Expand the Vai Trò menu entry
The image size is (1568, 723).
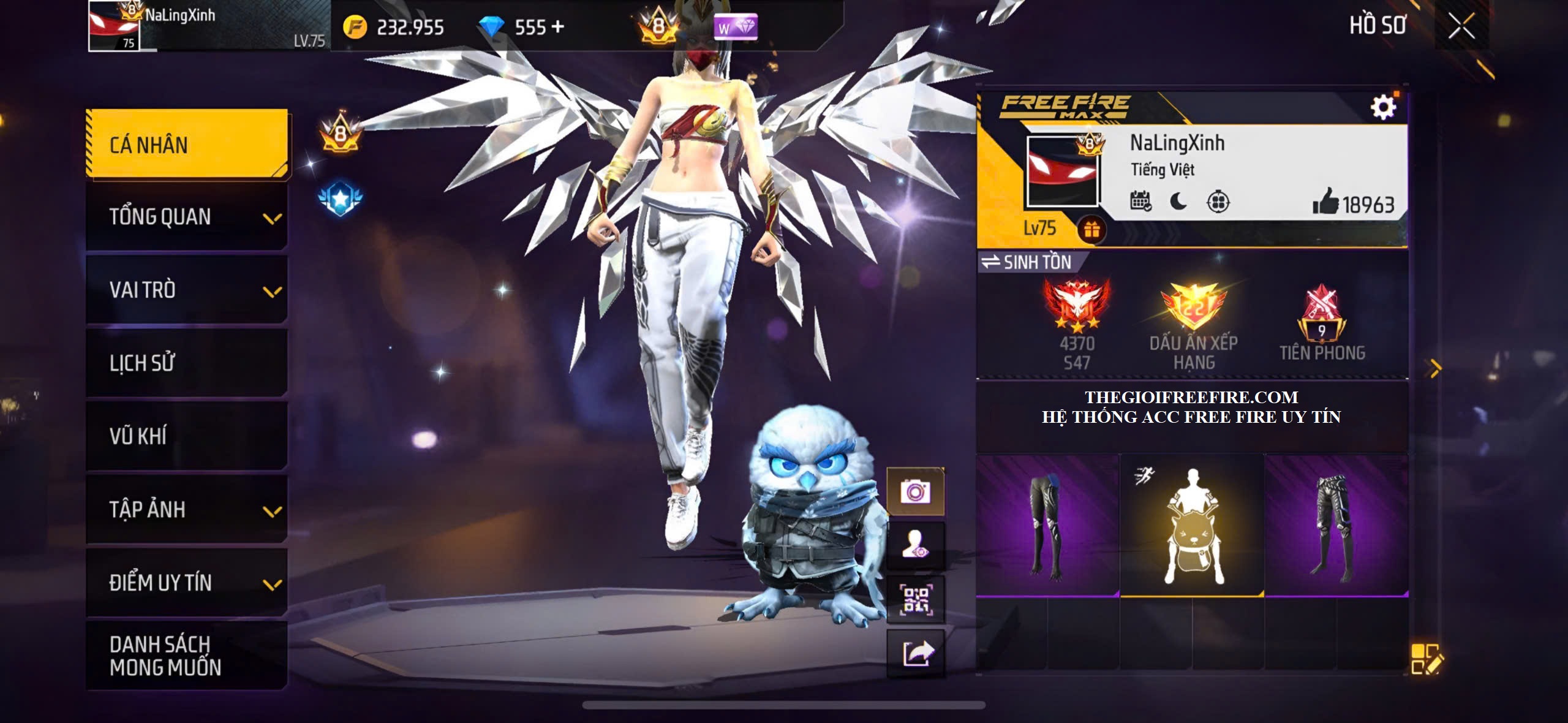187,290
